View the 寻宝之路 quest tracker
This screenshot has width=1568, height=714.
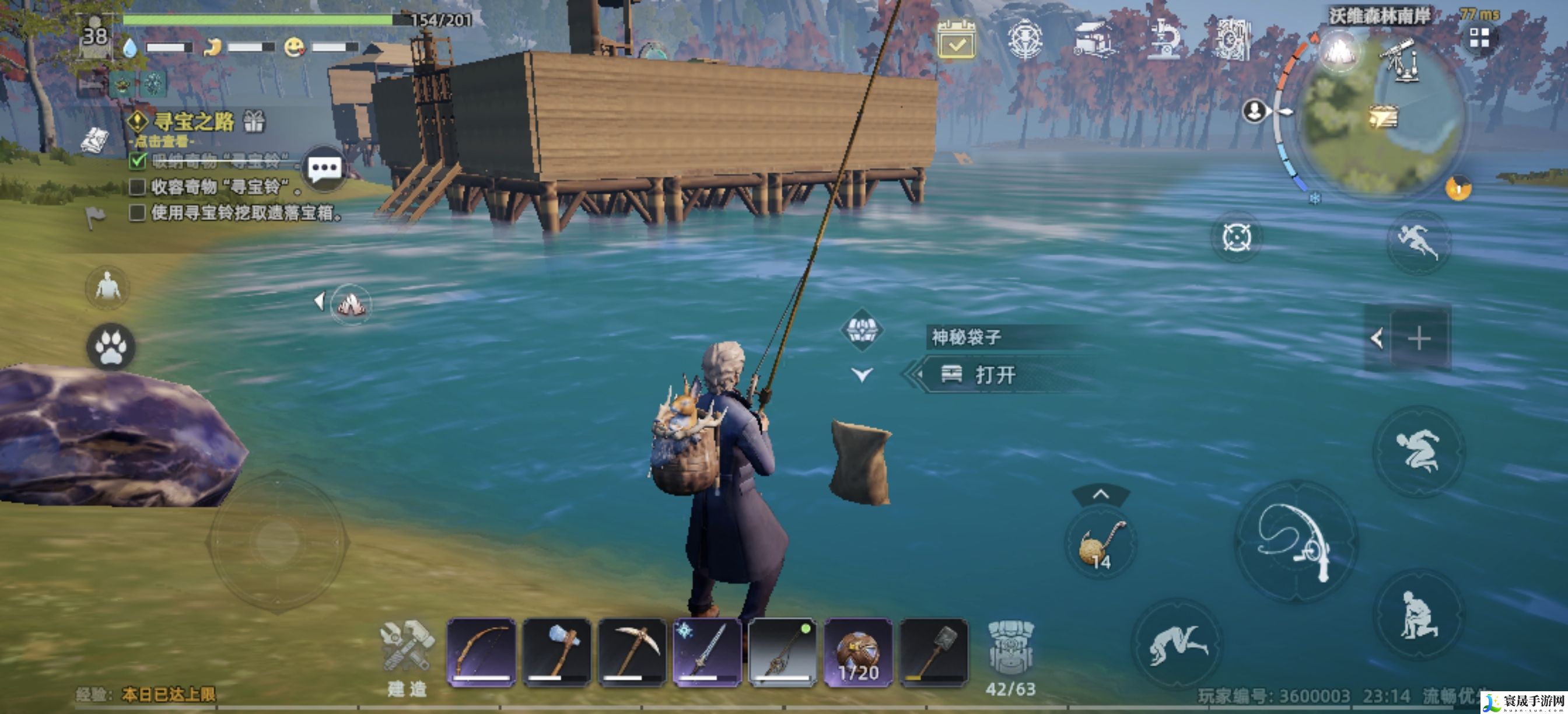click(194, 122)
